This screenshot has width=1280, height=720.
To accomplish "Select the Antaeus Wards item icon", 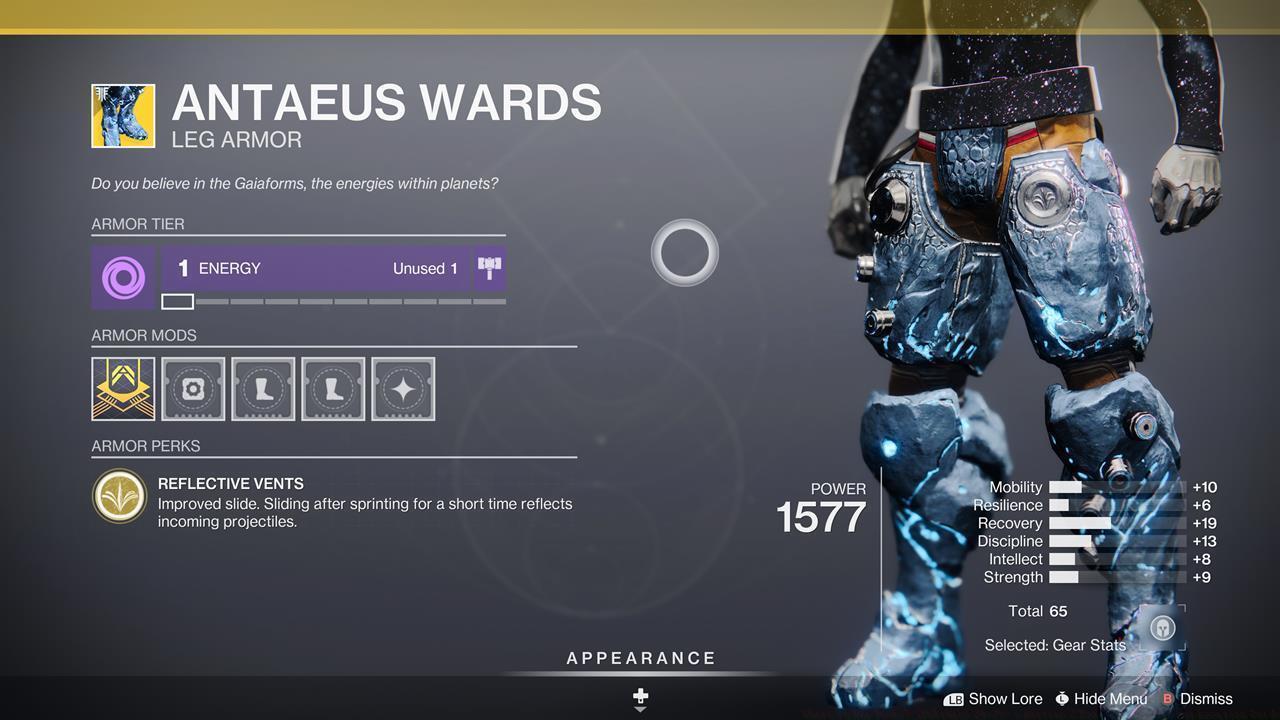I will tap(123, 116).
